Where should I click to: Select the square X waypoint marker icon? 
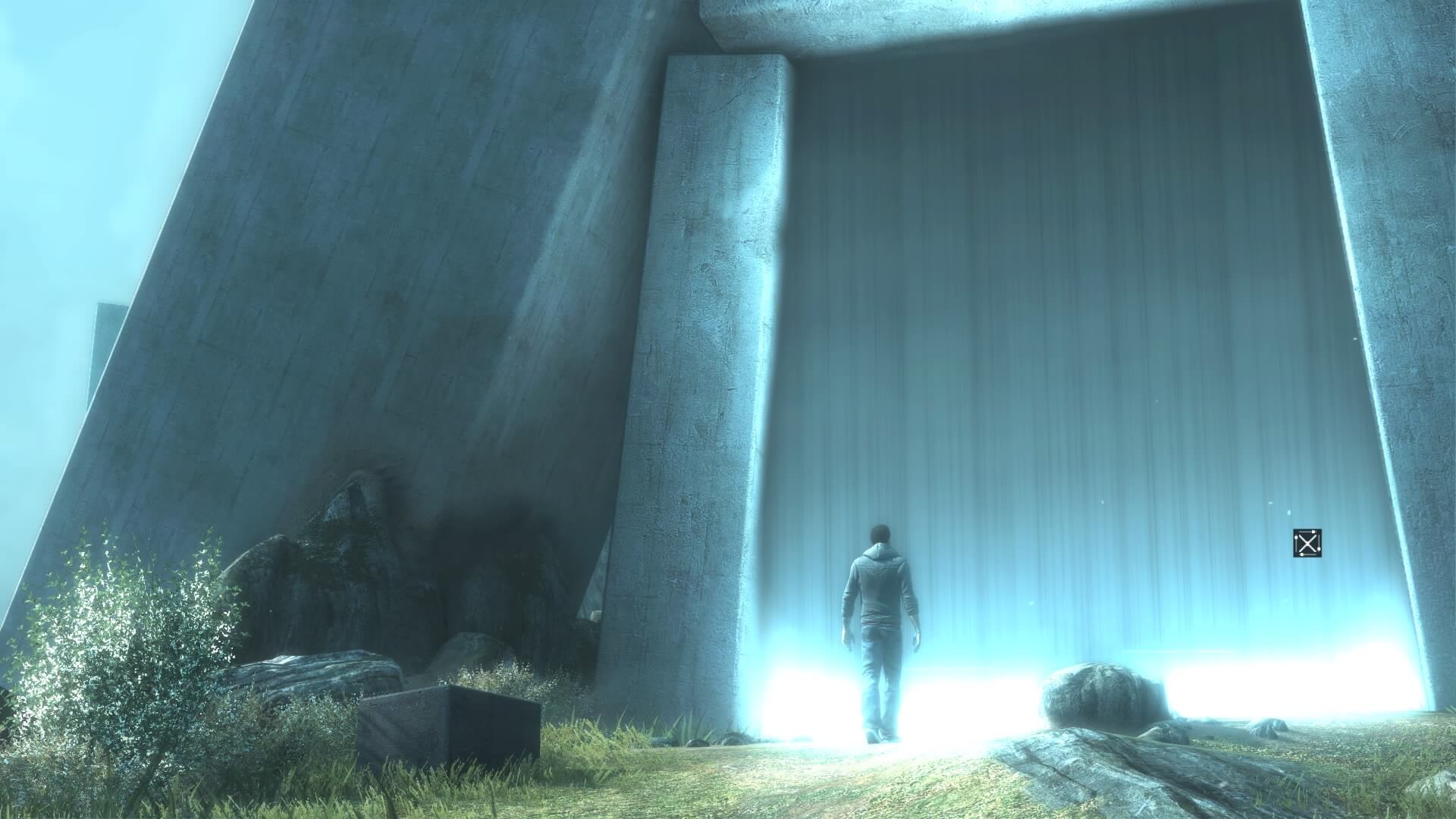(x=1307, y=543)
